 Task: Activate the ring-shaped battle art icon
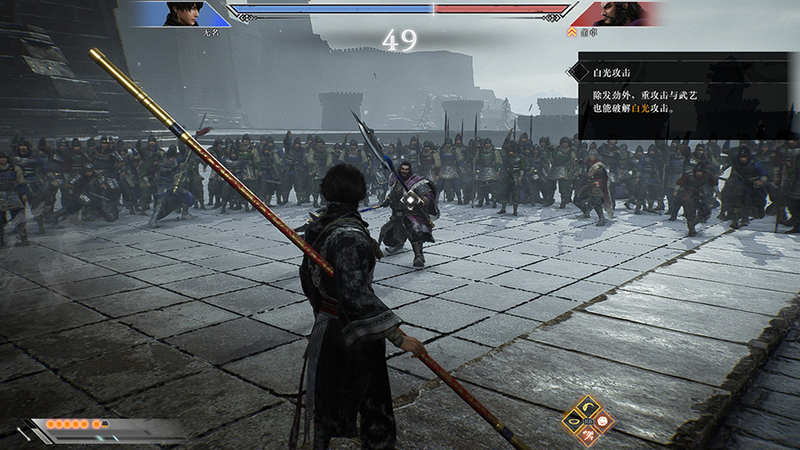coord(575,421)
